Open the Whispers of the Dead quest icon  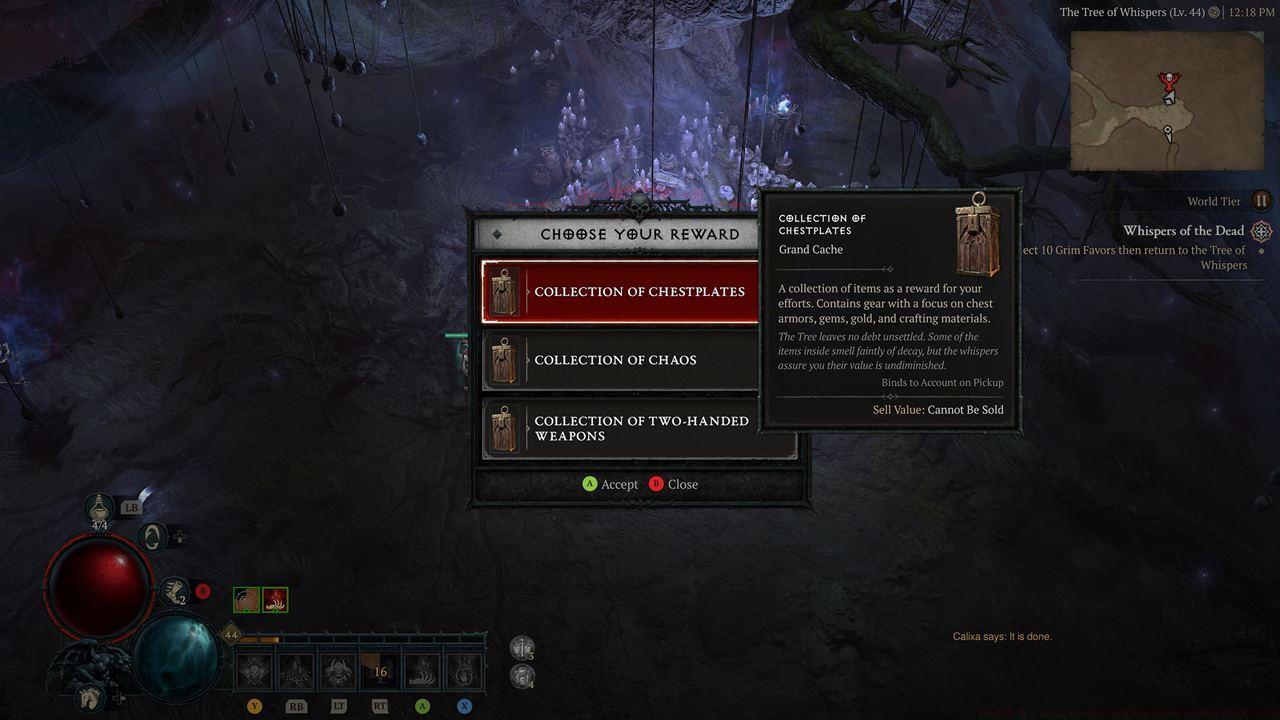1261,230
